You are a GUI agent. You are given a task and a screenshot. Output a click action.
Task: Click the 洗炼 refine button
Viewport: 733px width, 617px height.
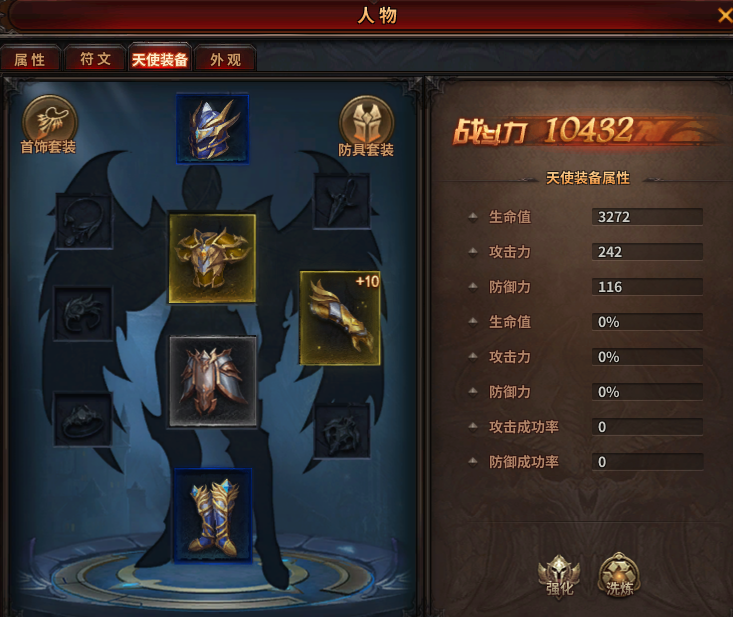coord(620,575)
